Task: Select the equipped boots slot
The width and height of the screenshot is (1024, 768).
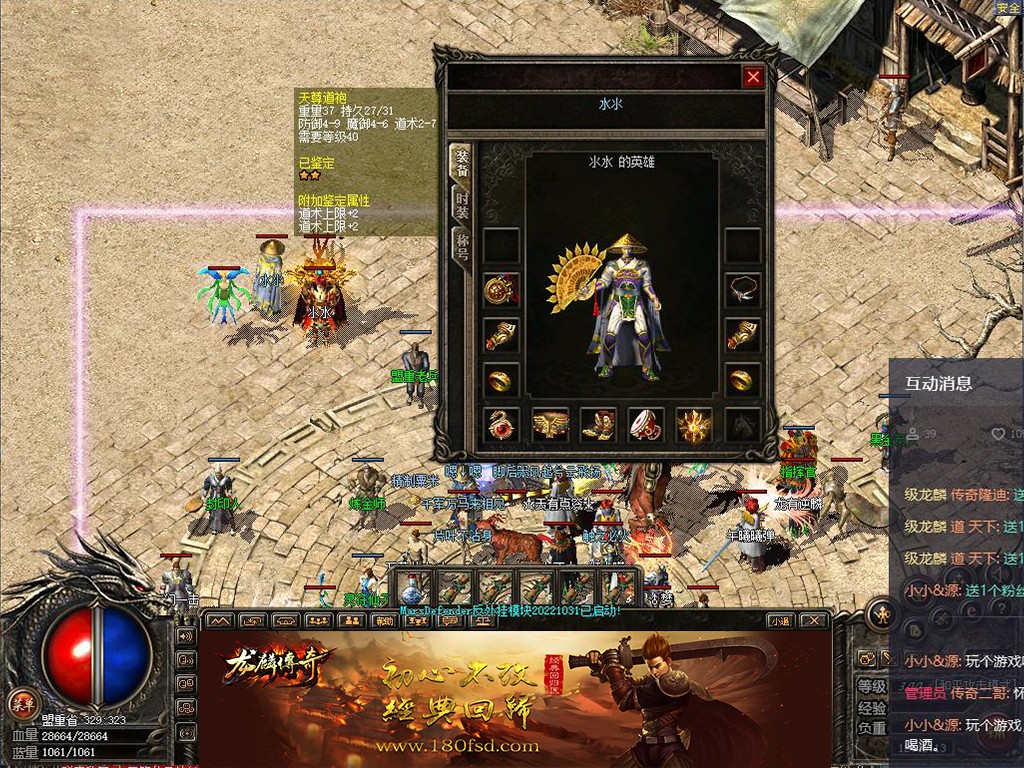Action: pyautogui.click(x=598, y=424)
